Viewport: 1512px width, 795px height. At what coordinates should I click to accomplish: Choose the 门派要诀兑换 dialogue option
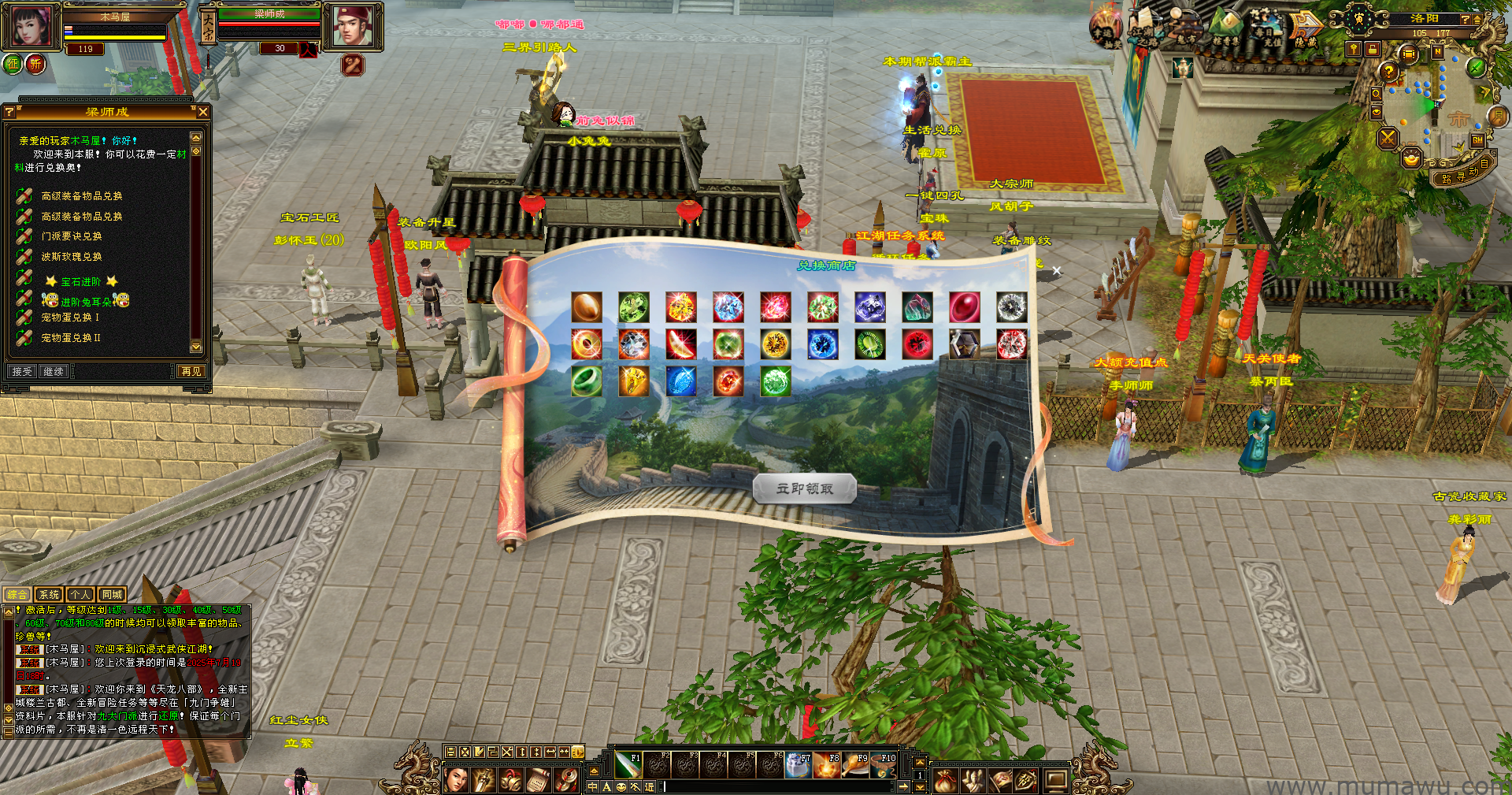click(71, 236)
